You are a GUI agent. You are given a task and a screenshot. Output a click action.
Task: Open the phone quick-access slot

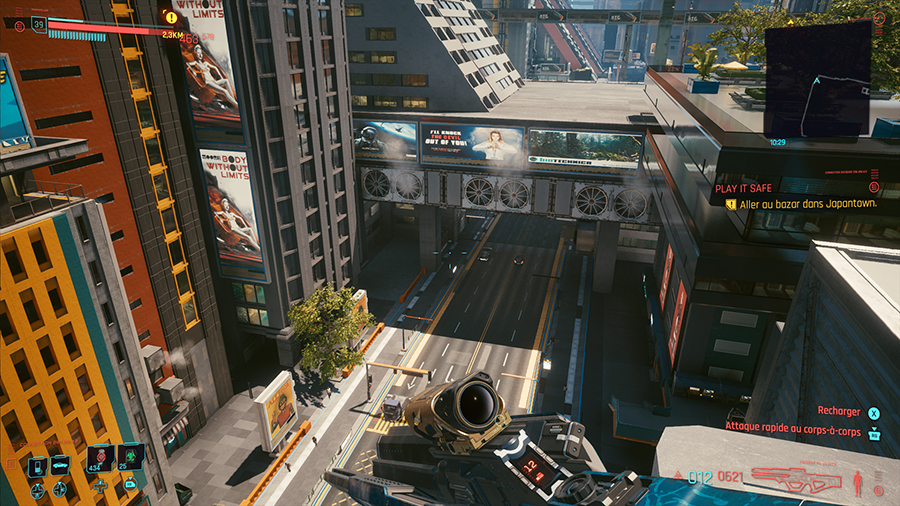coord(36,466)
